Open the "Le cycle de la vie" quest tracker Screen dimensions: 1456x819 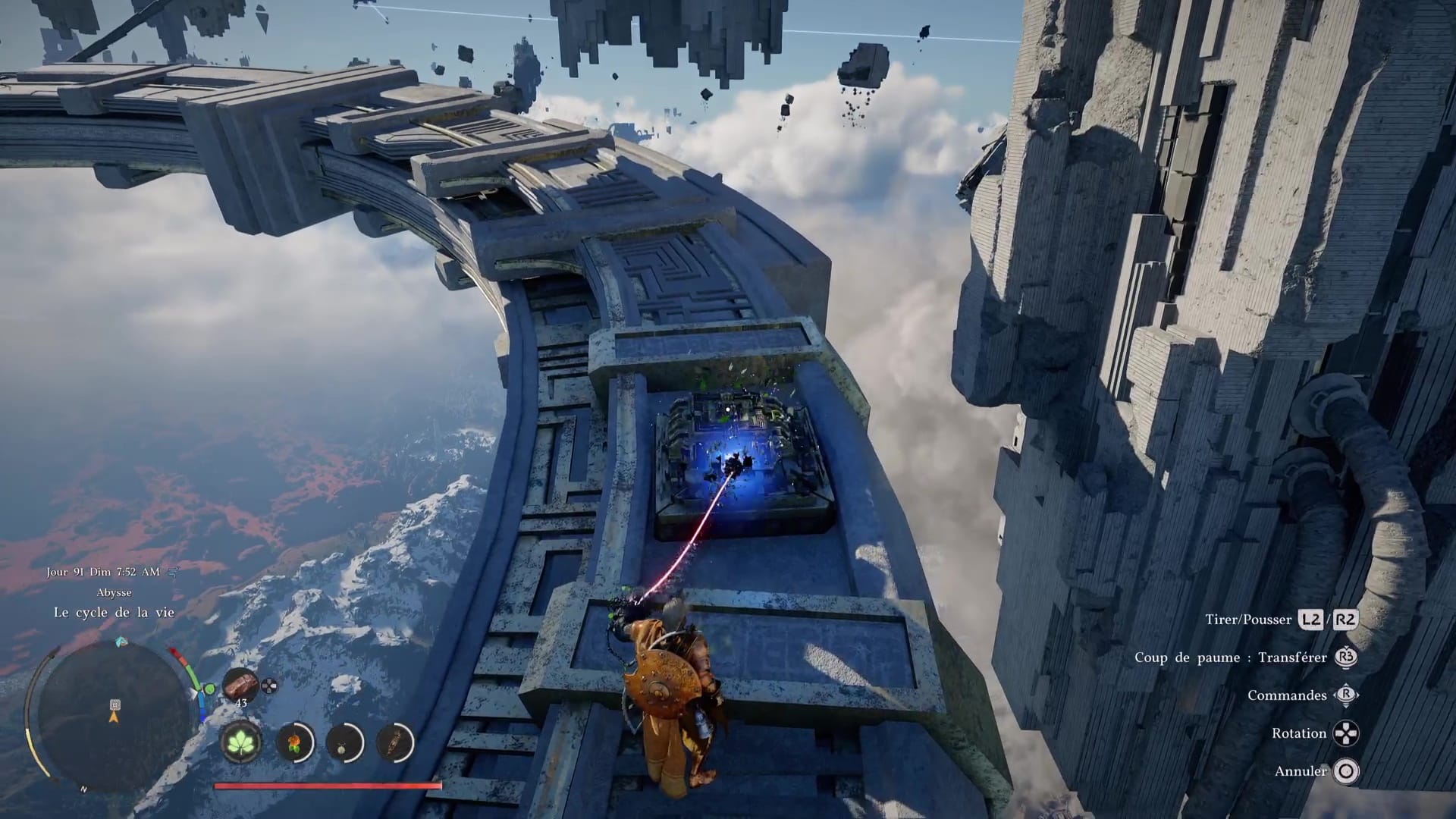click(114, 612)
